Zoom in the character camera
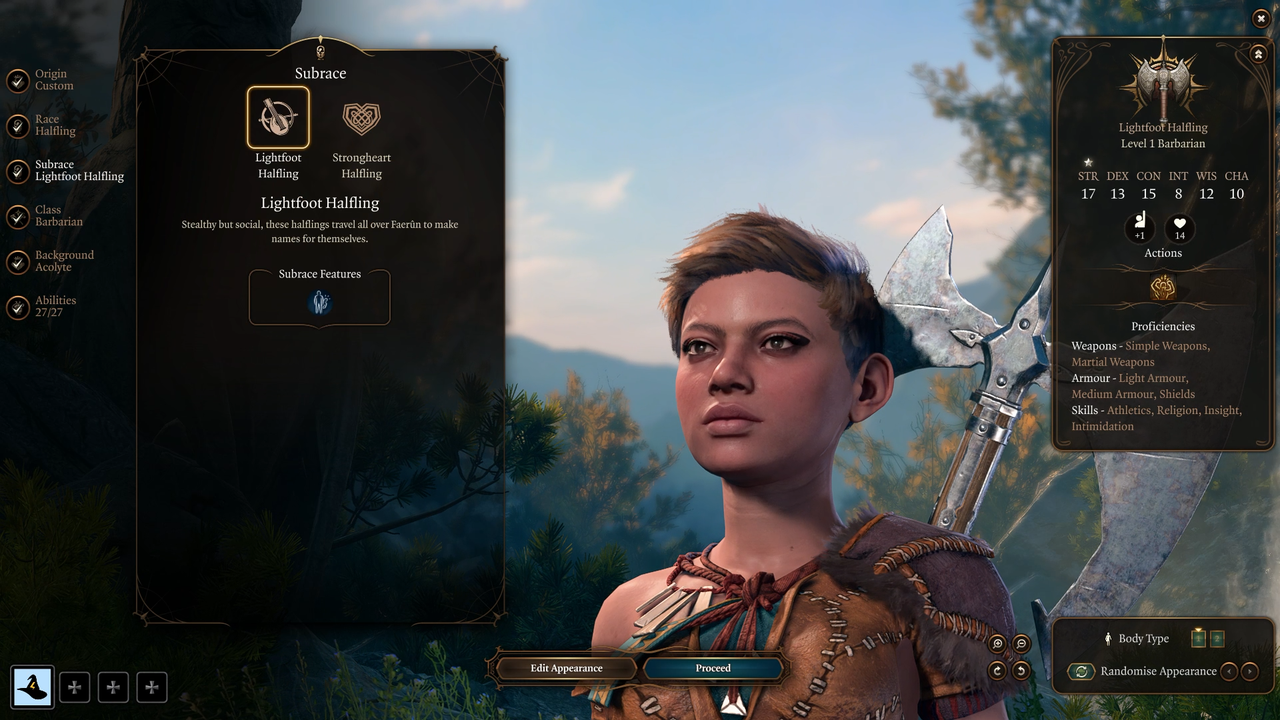This screenshot has width=1280, height=720. click(x=997, y=645)
